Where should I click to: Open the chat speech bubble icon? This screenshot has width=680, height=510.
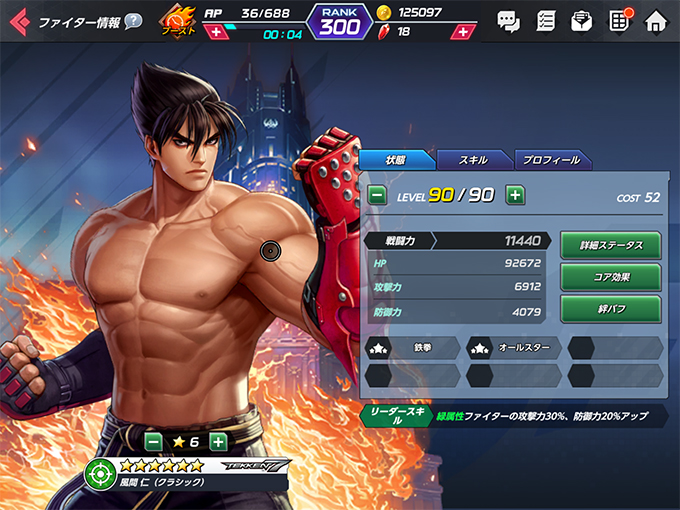[x=508, y=21]
